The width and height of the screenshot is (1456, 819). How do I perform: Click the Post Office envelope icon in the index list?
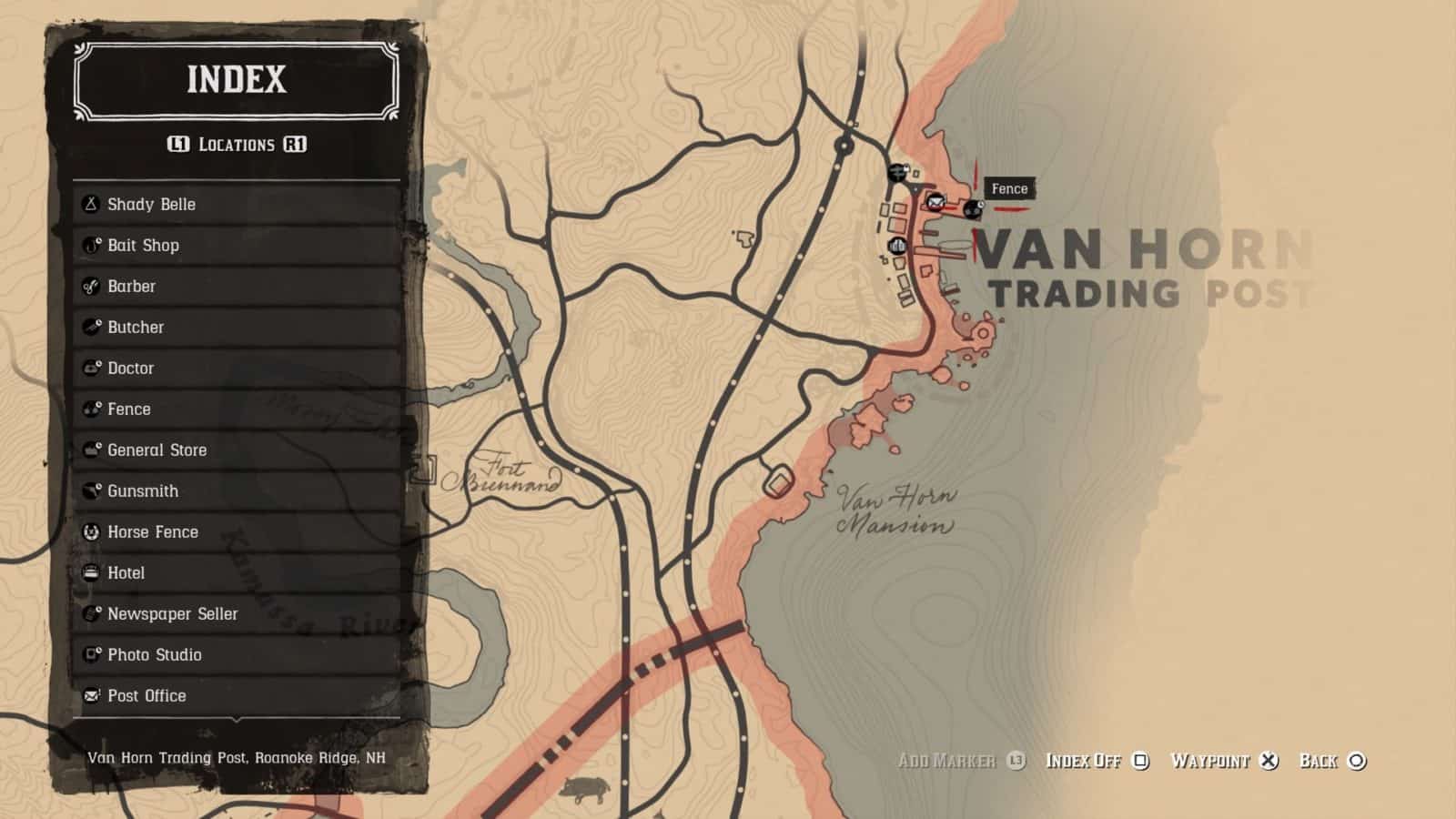click(x=90, y=695)
